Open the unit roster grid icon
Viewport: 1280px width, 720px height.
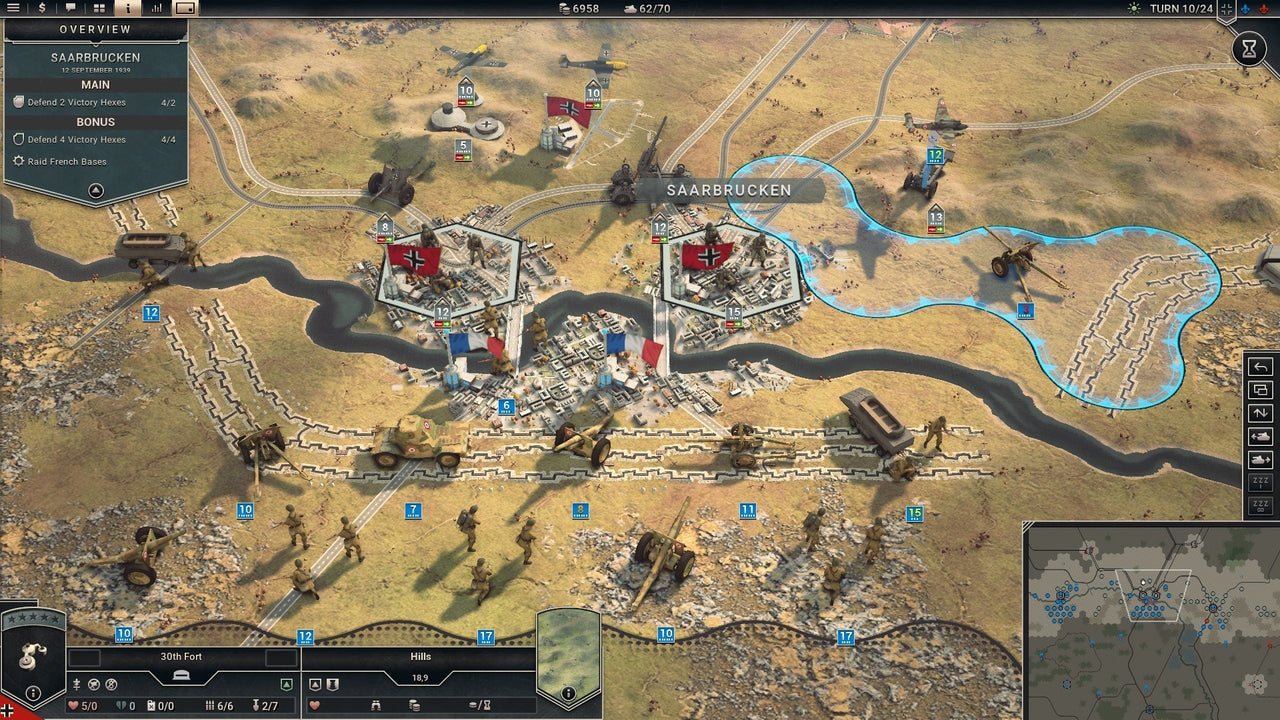[98, 8]
